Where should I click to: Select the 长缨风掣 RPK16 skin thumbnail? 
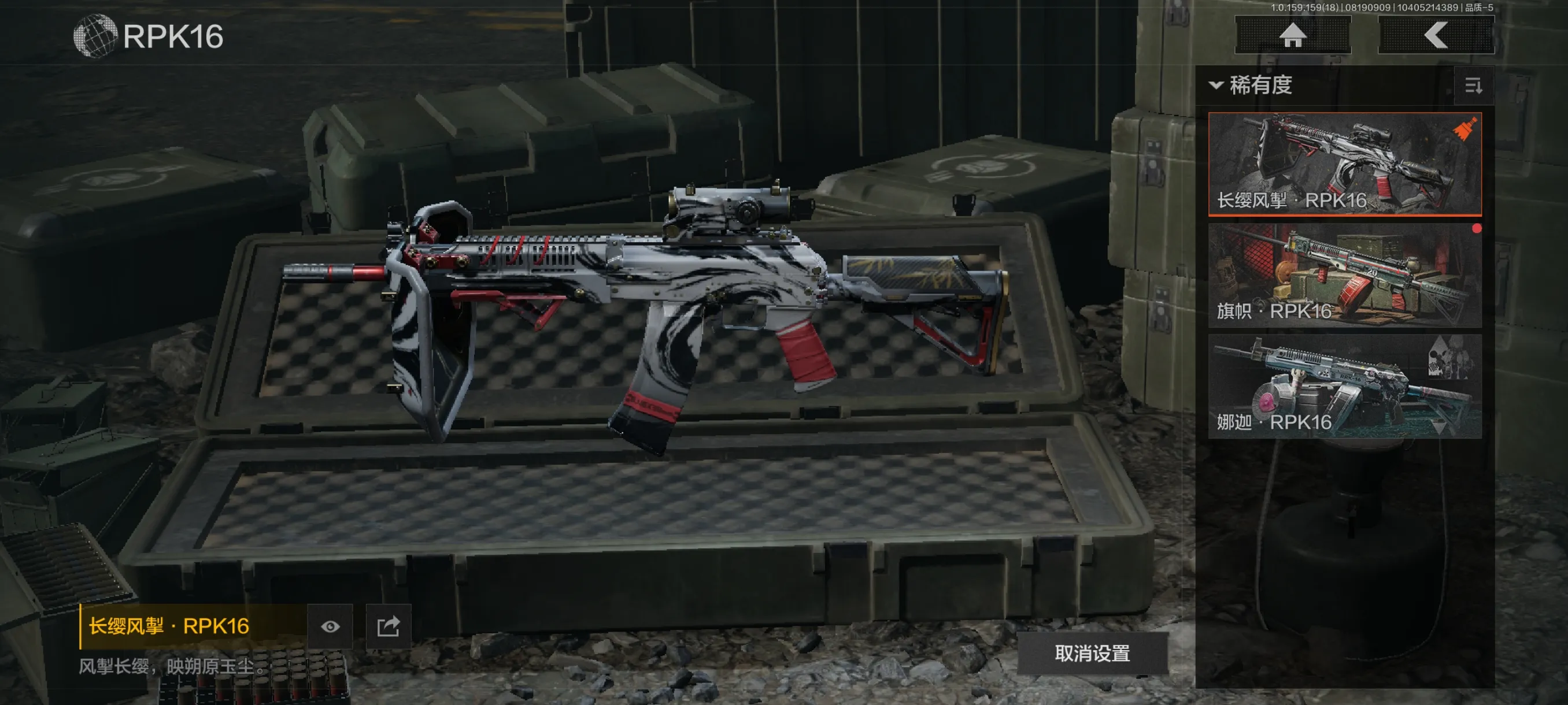pos(1344,164)
